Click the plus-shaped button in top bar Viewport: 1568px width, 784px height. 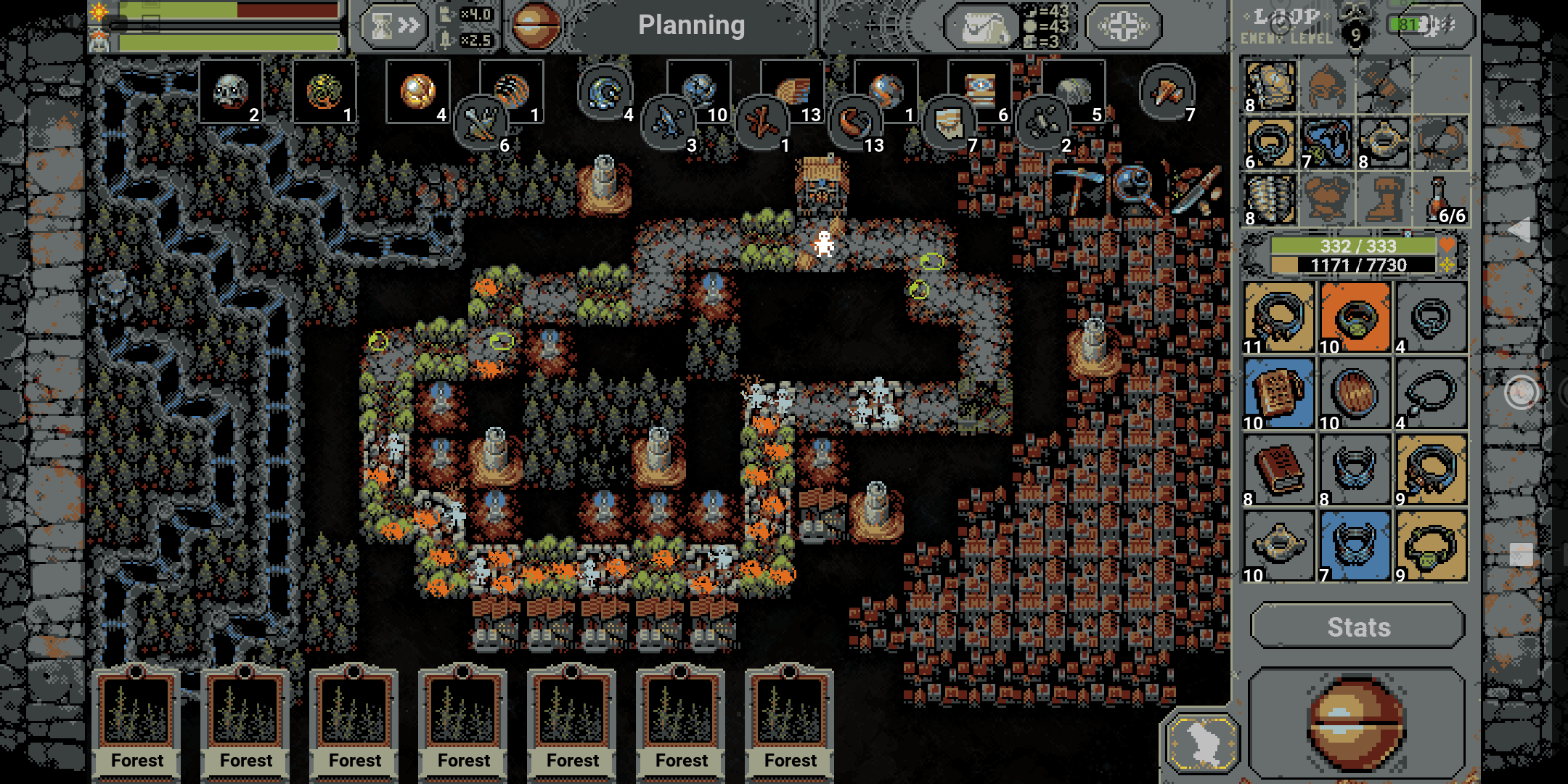1123,28
